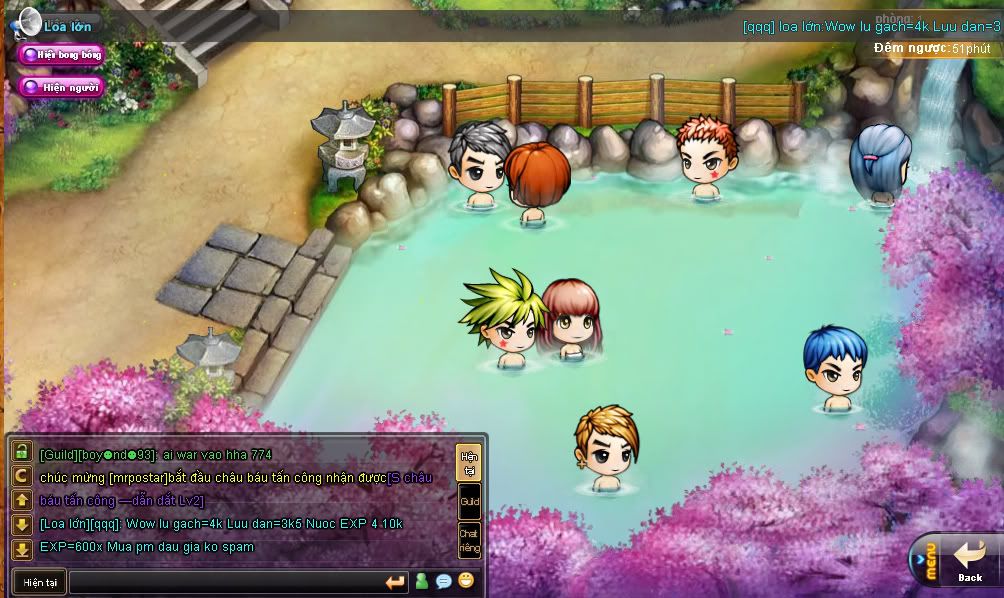
Task: Click the green padlock chat lock icon
Action: (22, 453)
